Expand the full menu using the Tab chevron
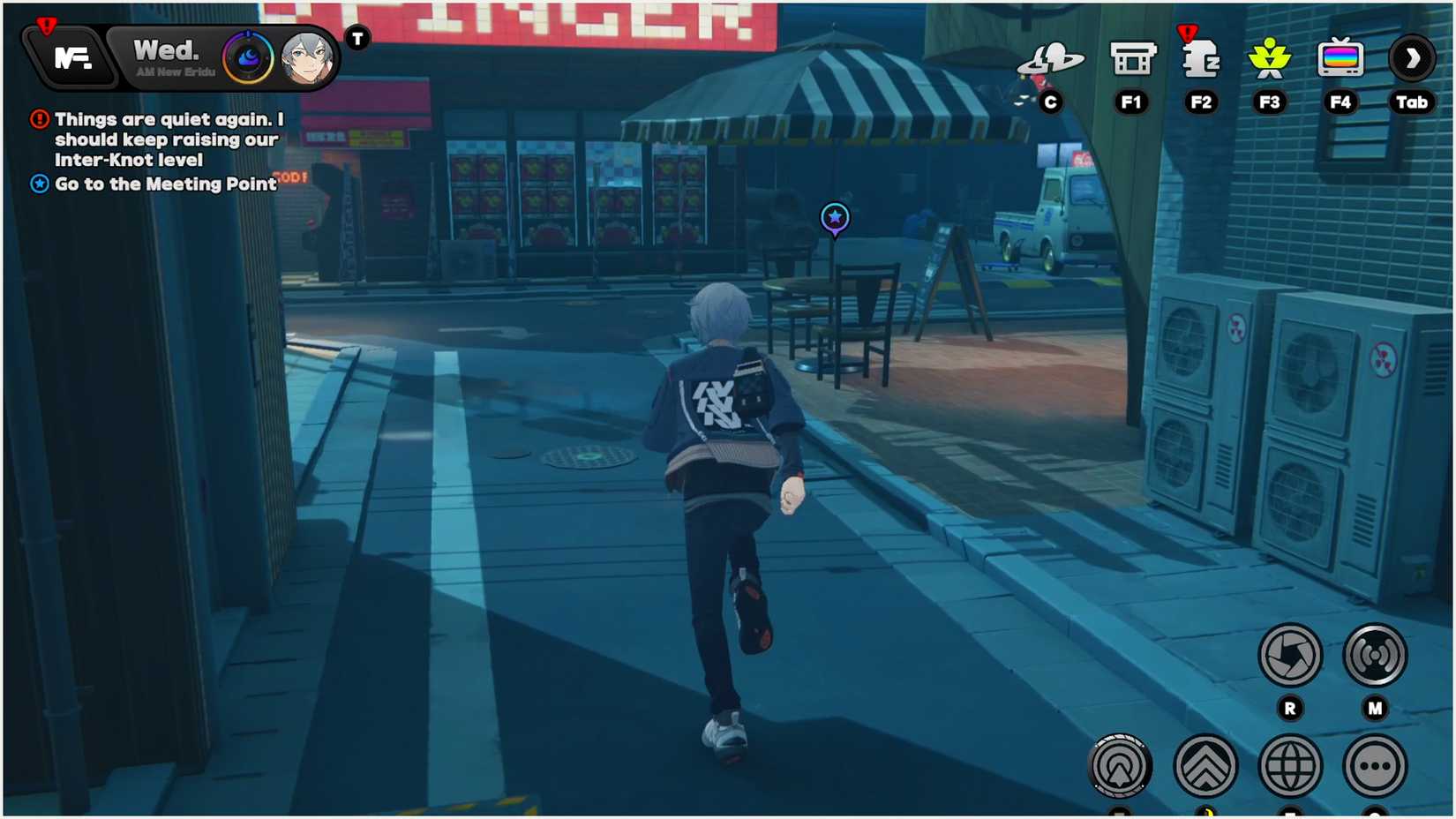The image size is (1456, 819). (x=1412, y=58)
